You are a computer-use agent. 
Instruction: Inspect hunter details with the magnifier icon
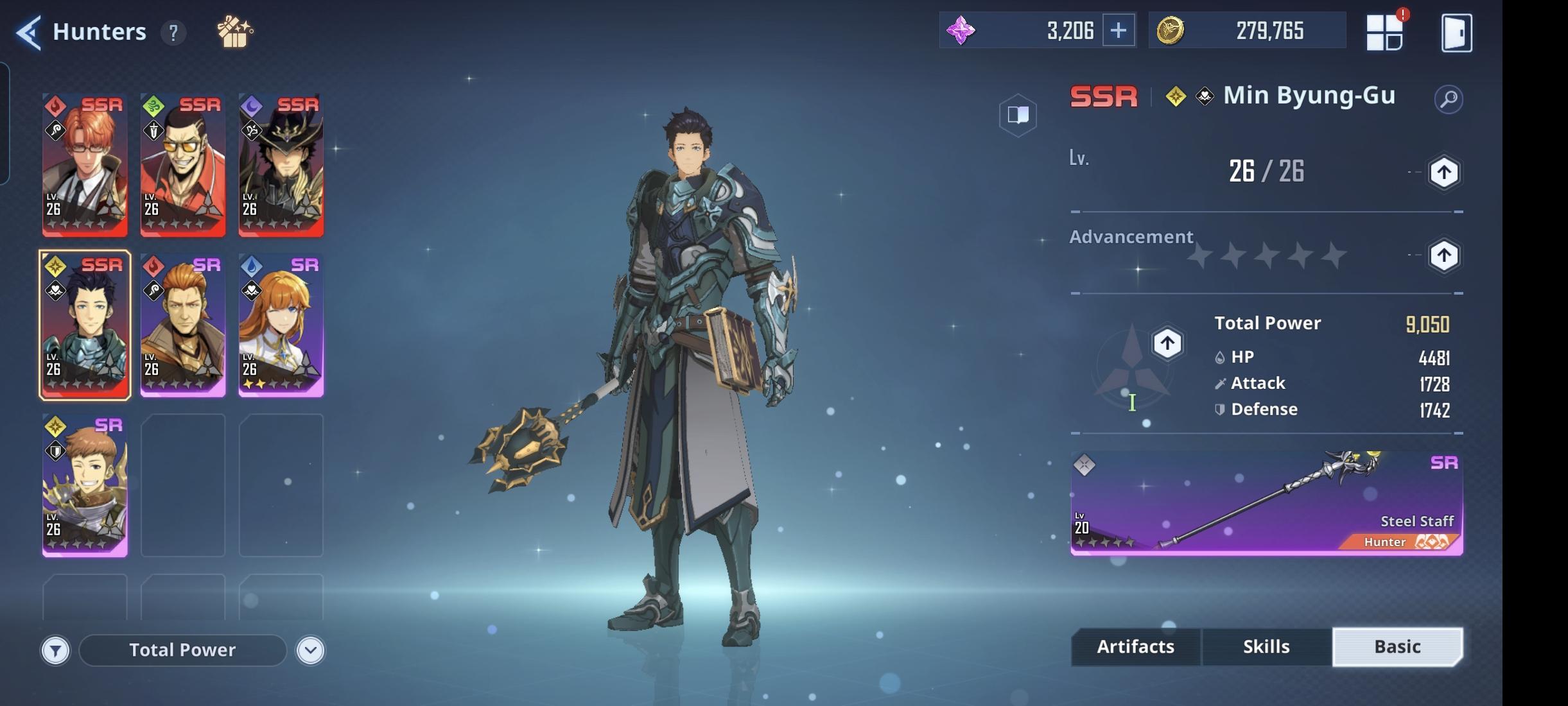(1448, 99)
